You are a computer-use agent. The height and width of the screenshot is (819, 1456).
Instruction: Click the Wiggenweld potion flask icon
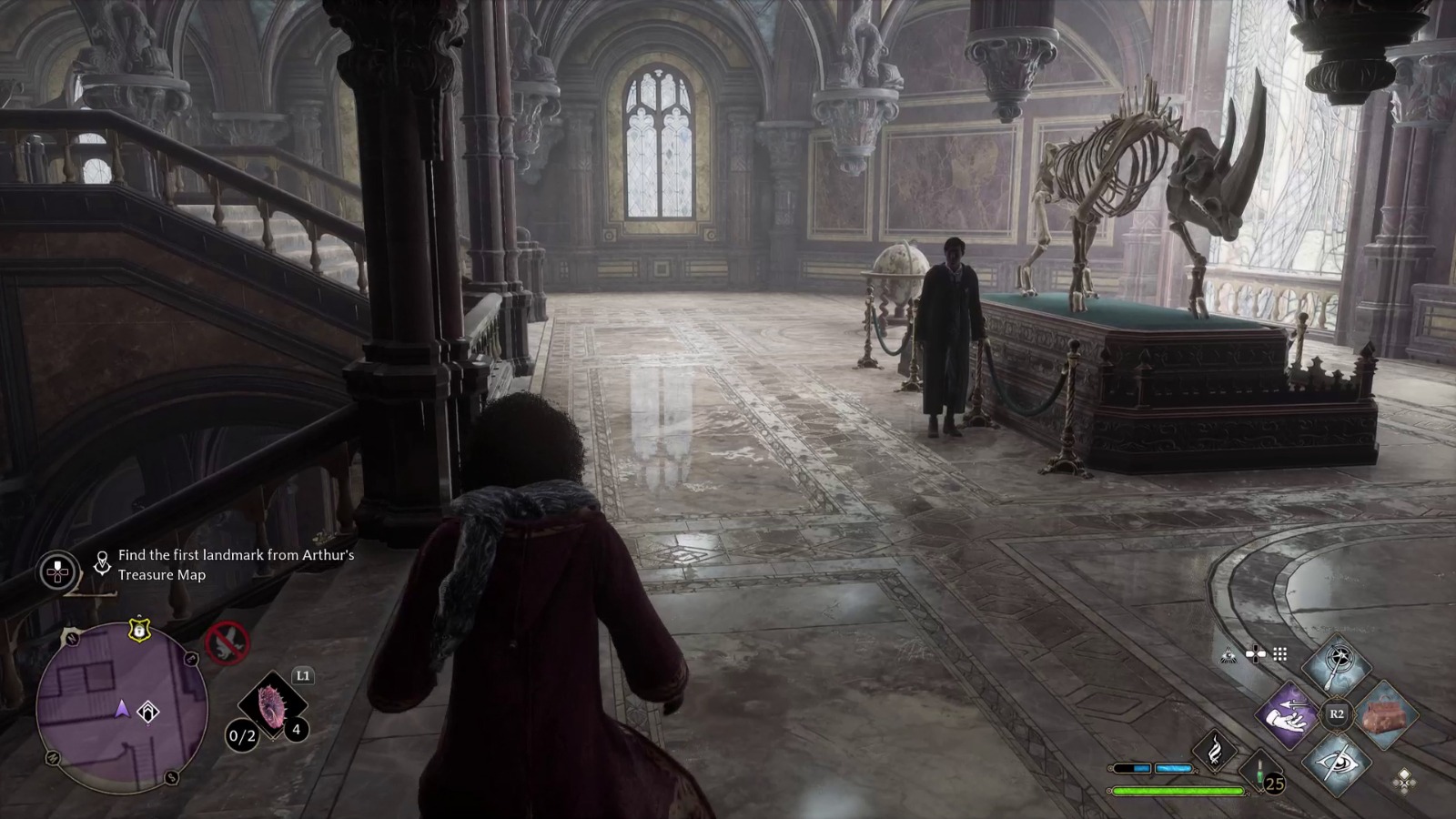(x=1259, y=773)
